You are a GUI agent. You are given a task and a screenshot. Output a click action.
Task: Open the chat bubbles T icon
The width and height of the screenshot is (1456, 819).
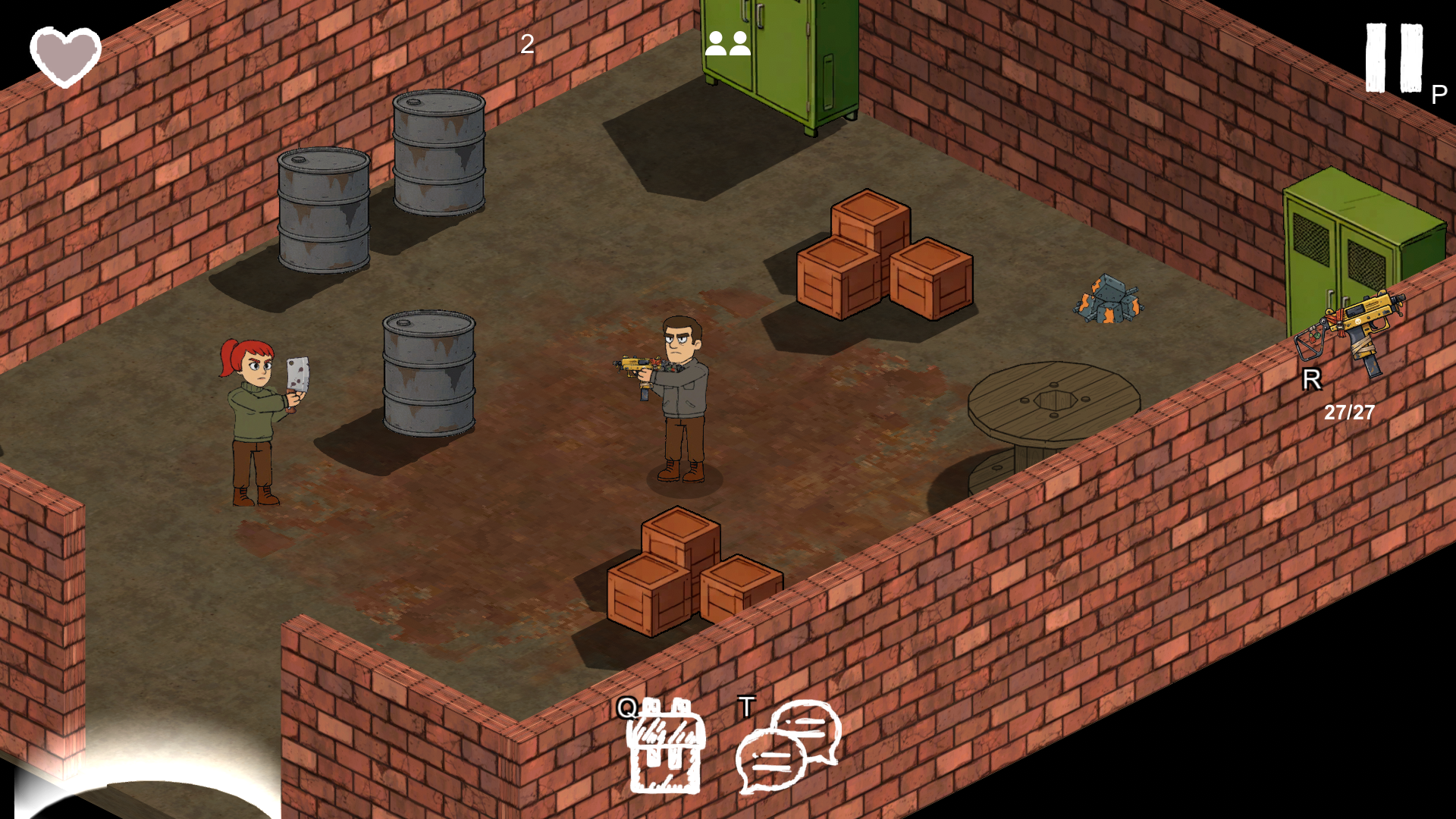click(x=786, y=747)
